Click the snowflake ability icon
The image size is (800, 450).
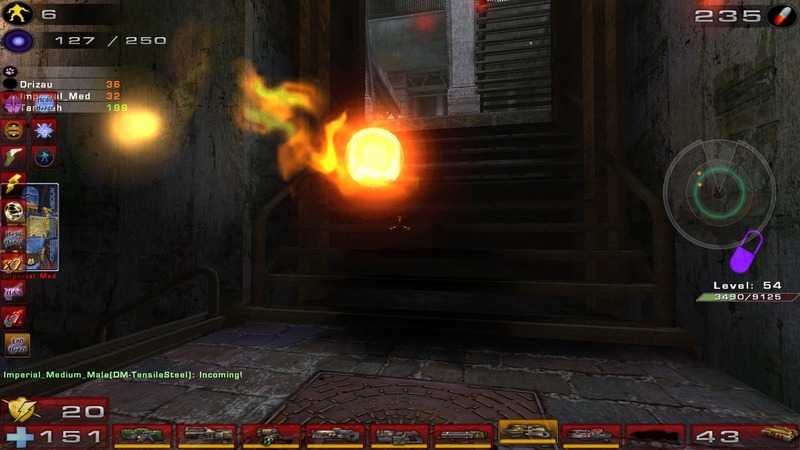click(x=43, y=130)
